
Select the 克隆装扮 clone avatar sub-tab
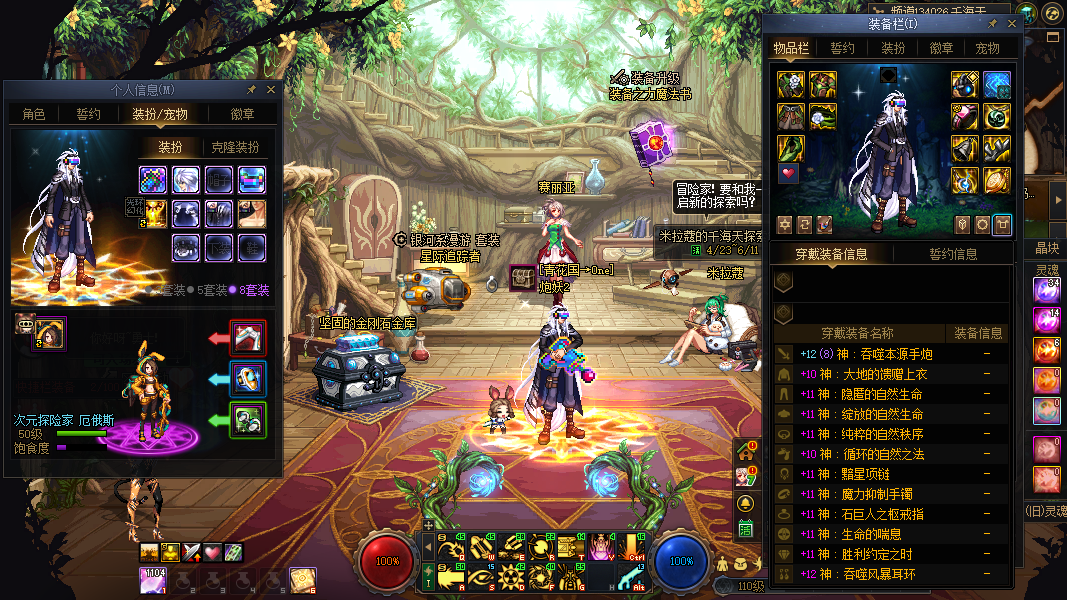[x=234, y=147]
